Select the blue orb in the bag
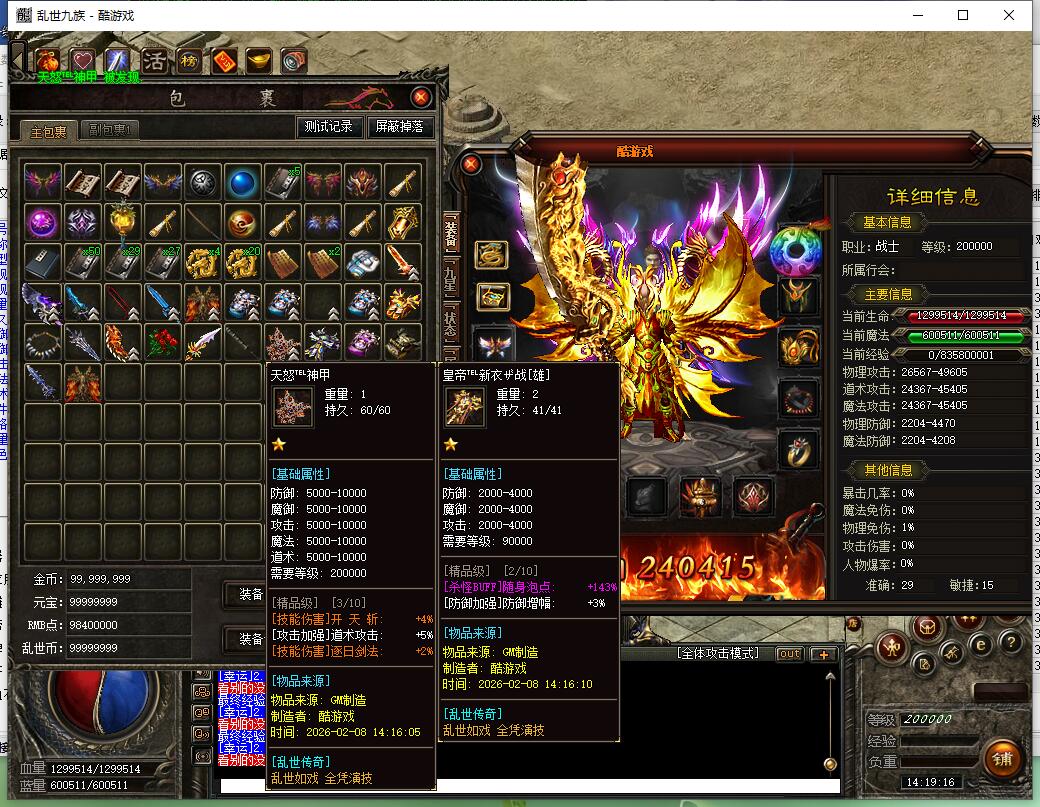Screen dimensions: 1040x807 [x=243, y=182]
